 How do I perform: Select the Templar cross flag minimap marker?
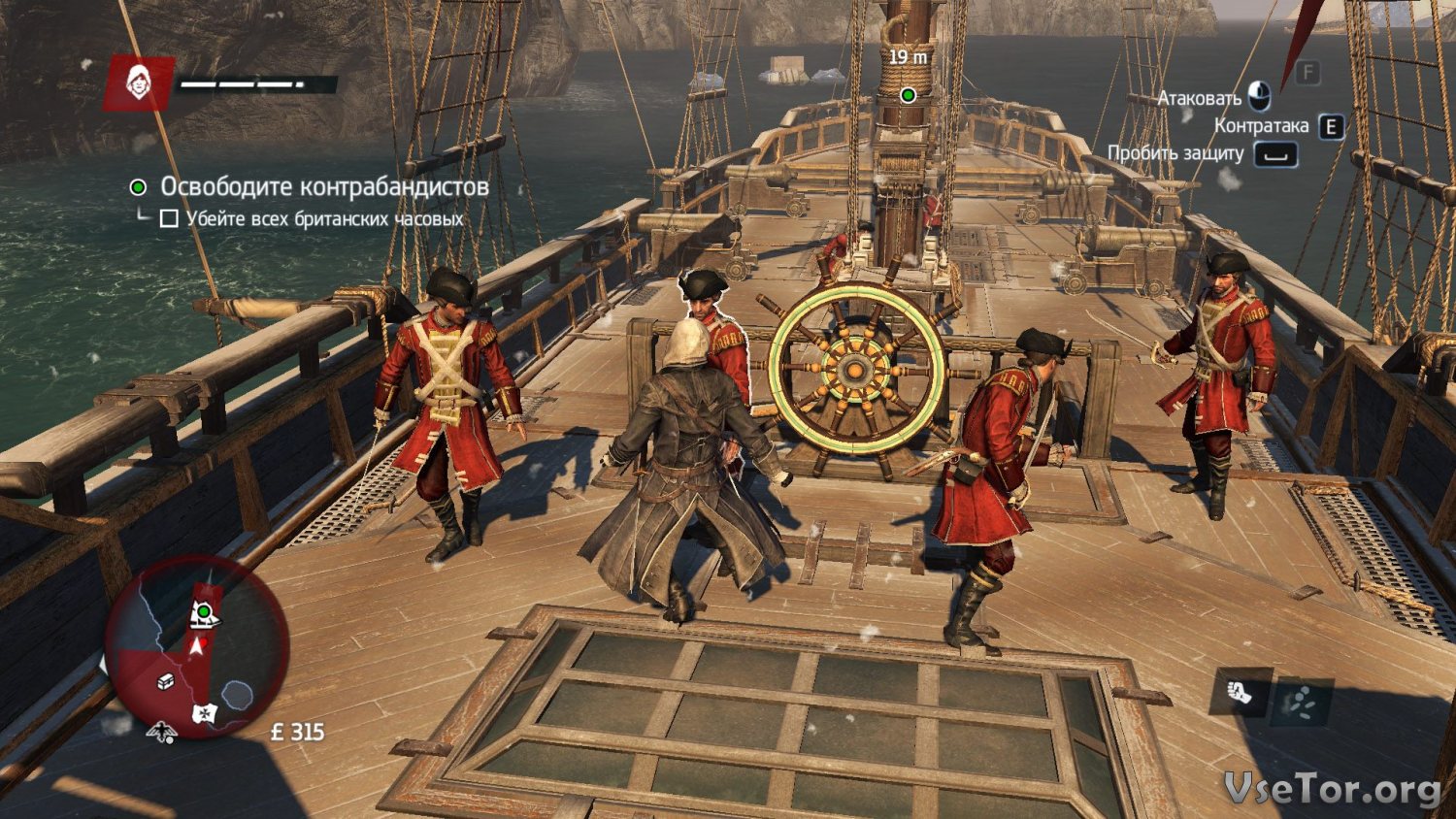[204, 713]
